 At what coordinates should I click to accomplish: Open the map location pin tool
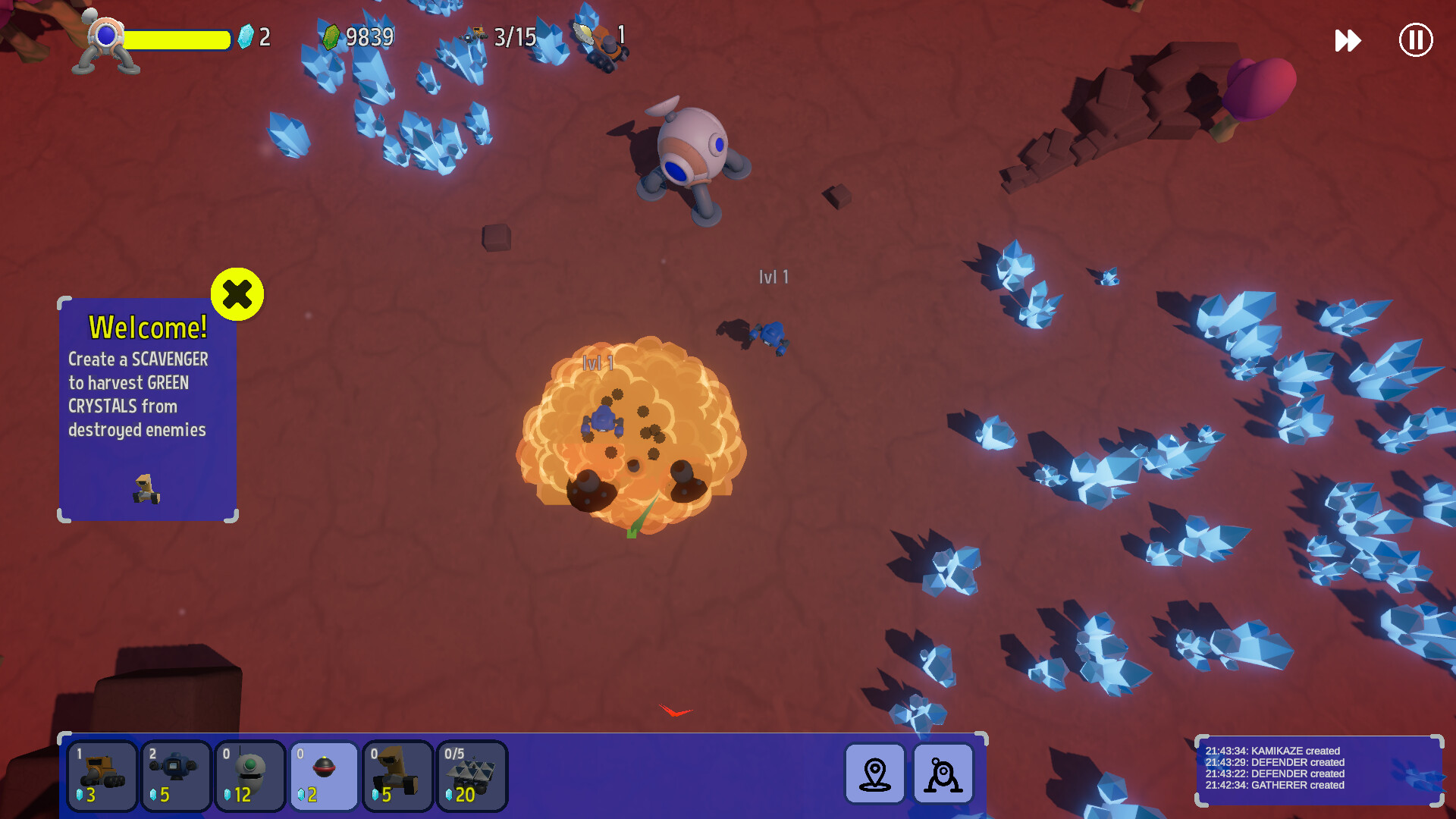874,774
